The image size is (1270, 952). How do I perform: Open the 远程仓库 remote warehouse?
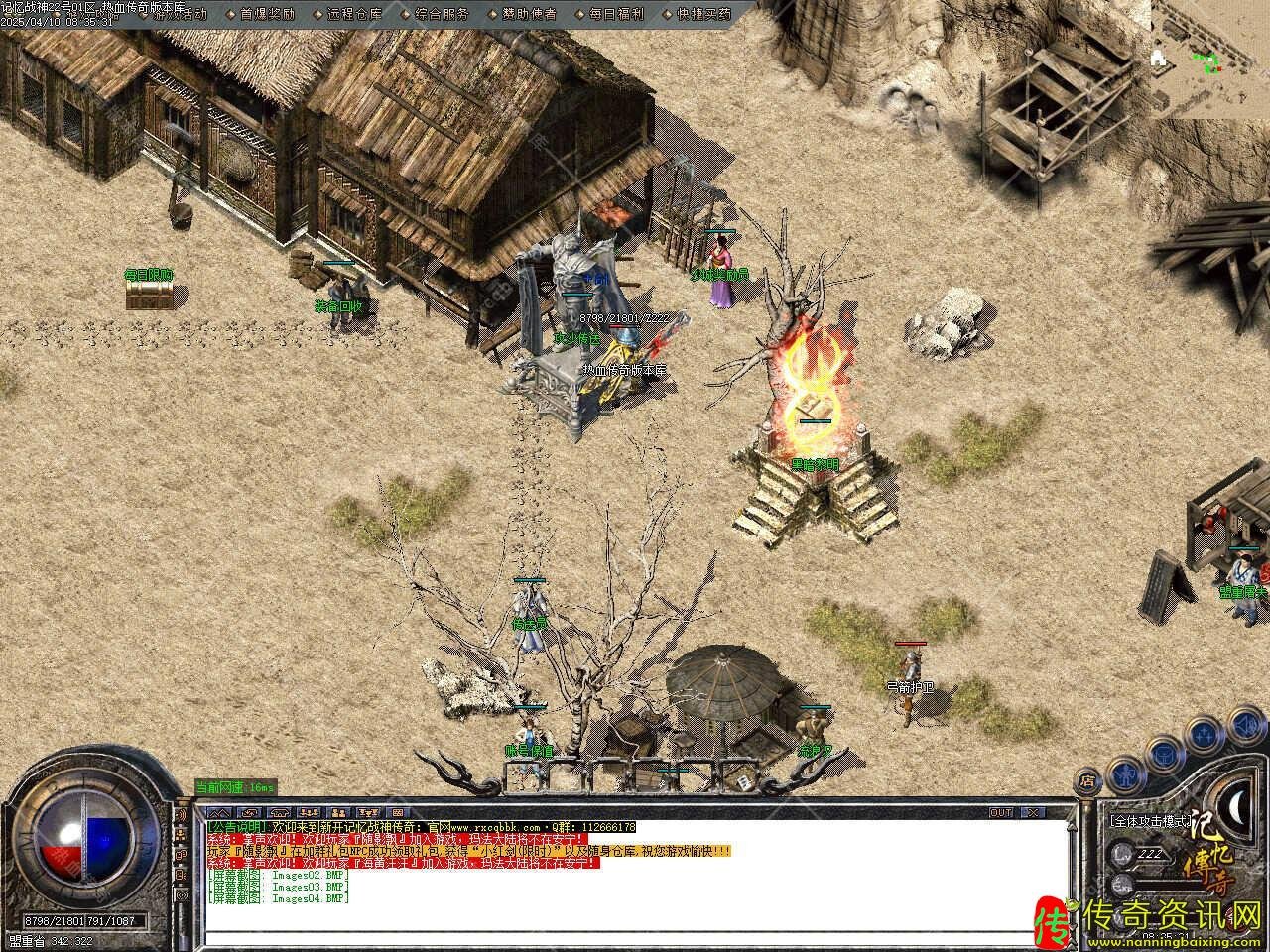pos(354,14)
